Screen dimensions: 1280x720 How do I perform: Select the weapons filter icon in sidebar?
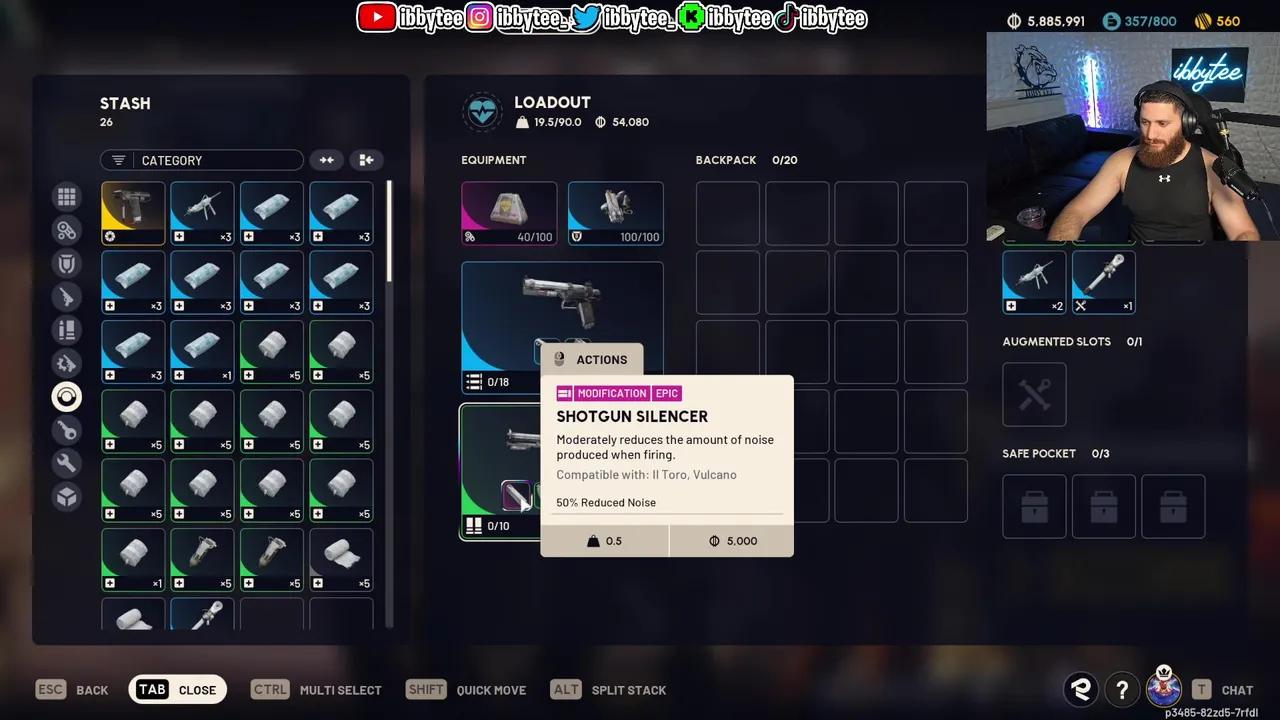click(x=66, y=296)
